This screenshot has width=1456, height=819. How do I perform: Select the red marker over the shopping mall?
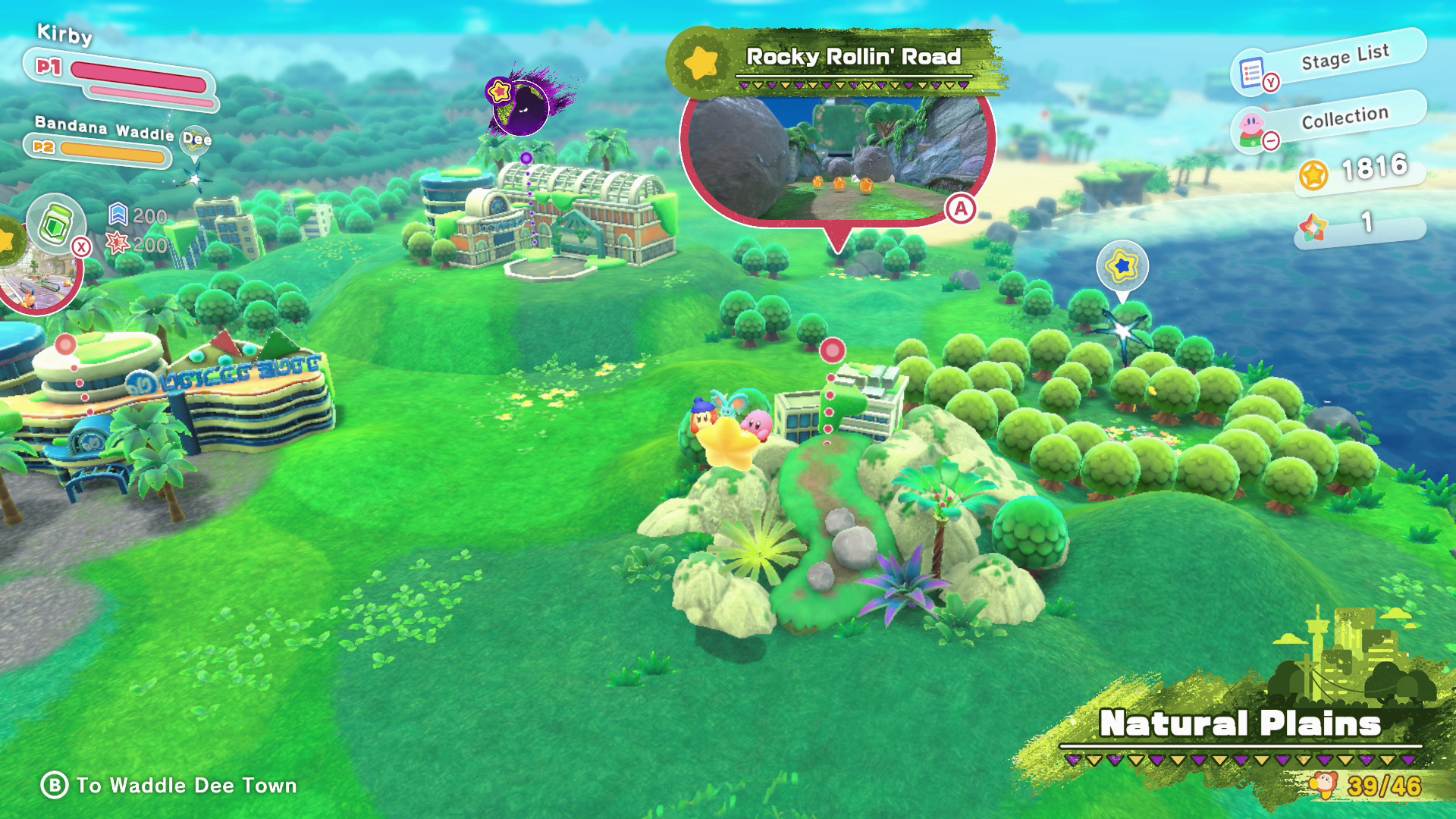coord(66,345)
